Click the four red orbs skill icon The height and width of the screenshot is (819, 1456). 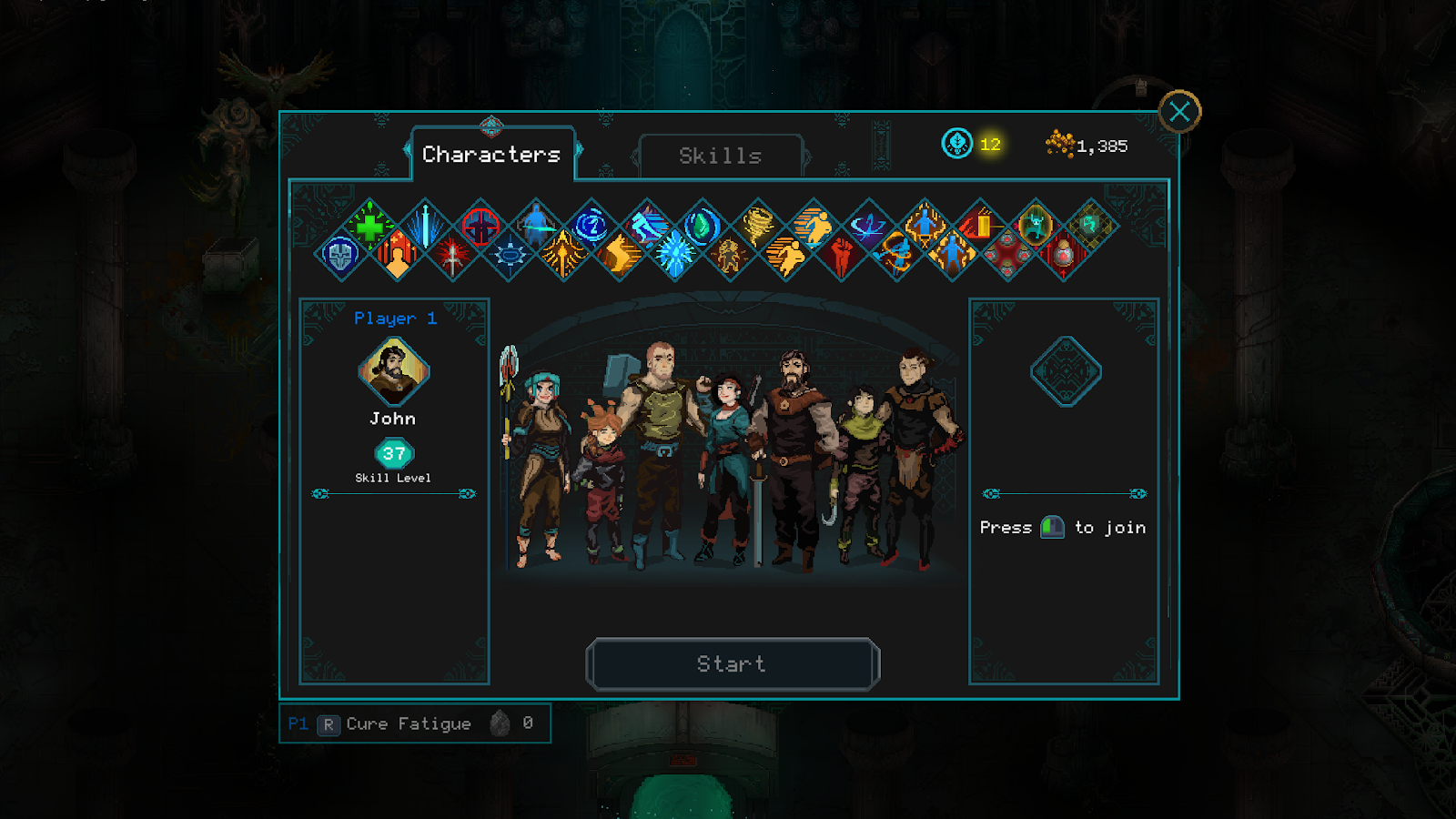tap(1007, 255)
